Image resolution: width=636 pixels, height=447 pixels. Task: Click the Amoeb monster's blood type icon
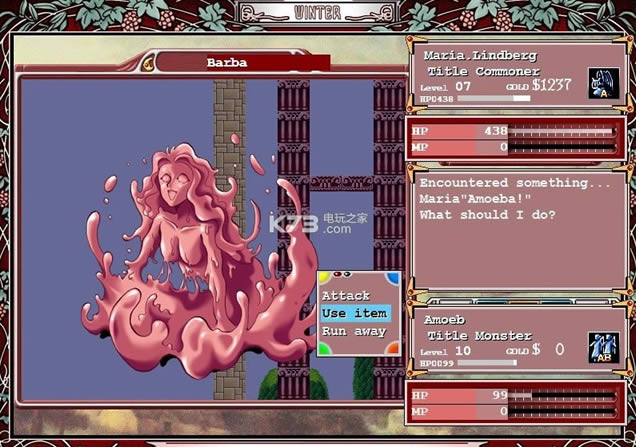(603, 346)
